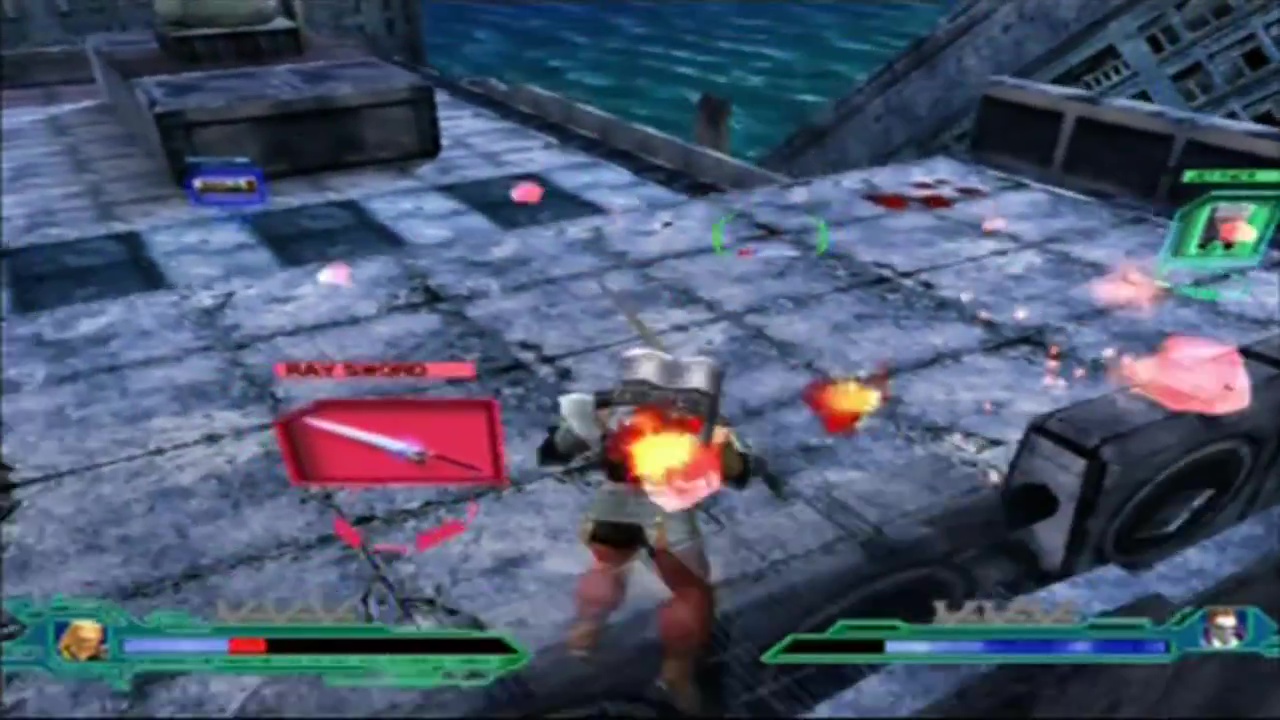The image size is (1280, 720).
Task: Click the red-haired opponent portrait
Action: pos(1220,629)
